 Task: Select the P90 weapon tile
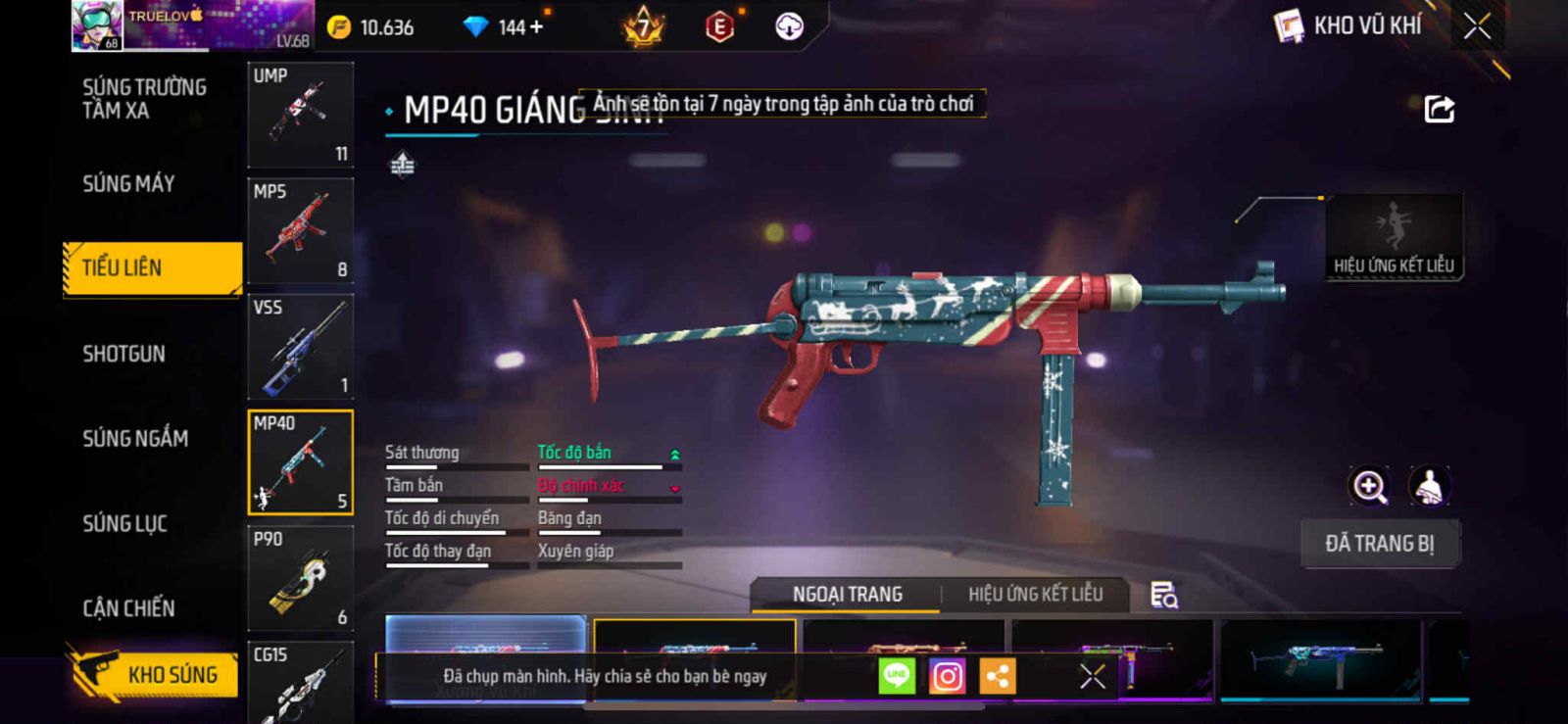pos(300,578)
